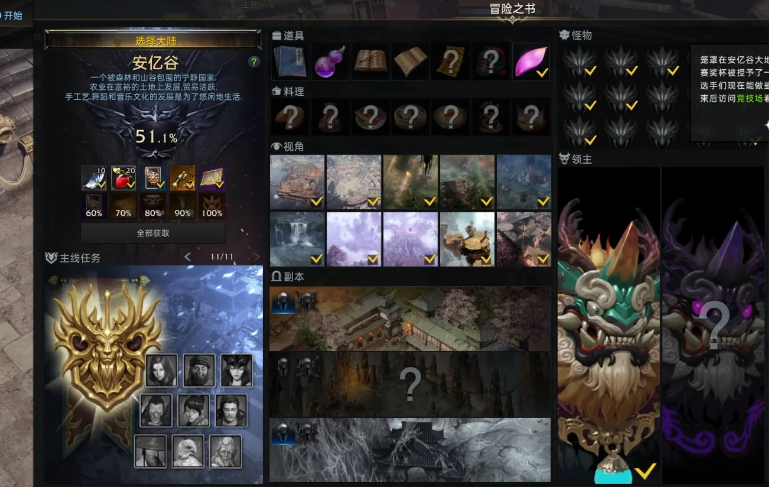
Task: View the waterfall vista thumbnail
Action: tap(297, 238)
